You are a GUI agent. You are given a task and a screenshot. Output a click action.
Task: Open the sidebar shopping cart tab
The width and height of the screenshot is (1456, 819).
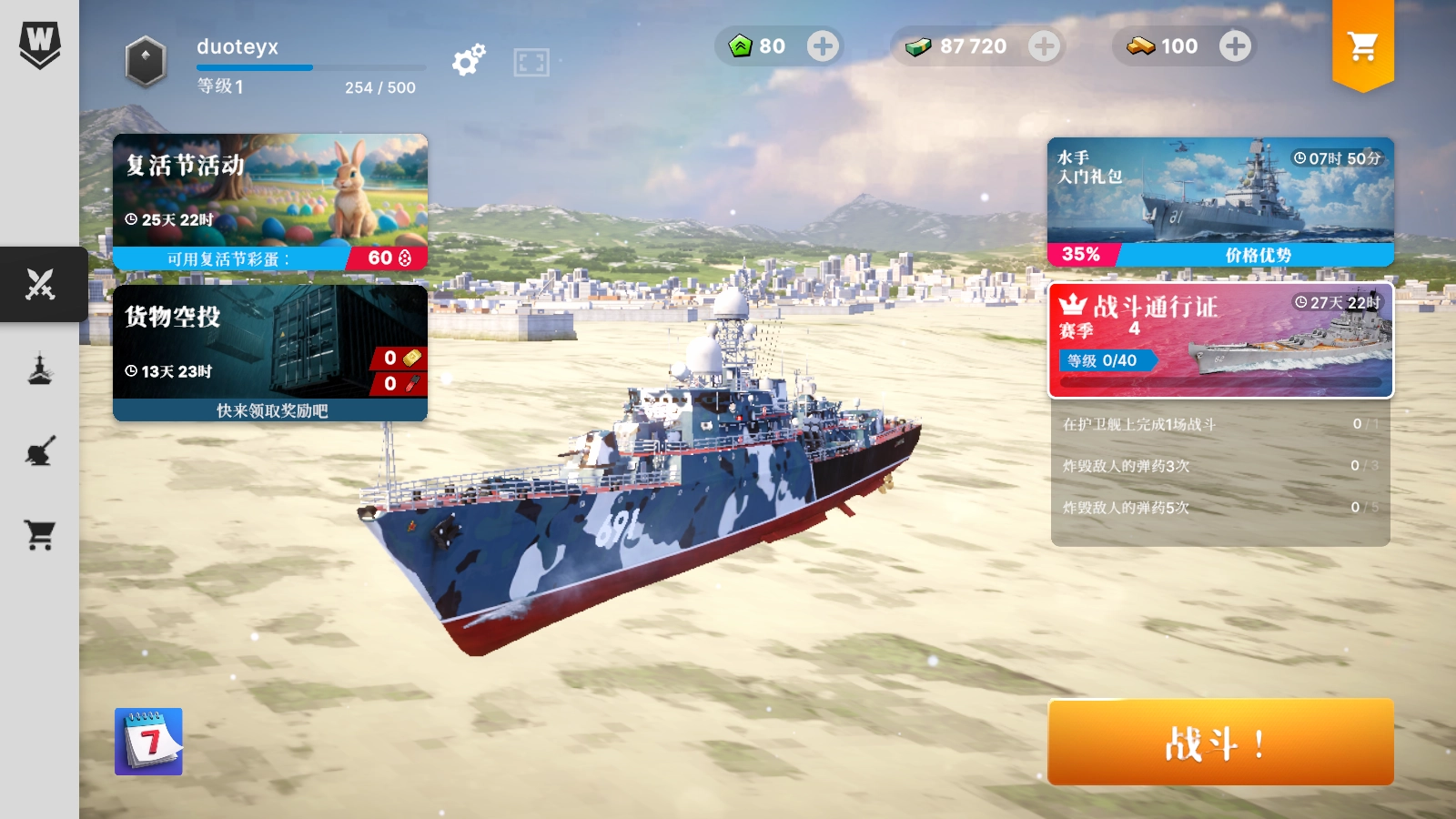point(40,535)
